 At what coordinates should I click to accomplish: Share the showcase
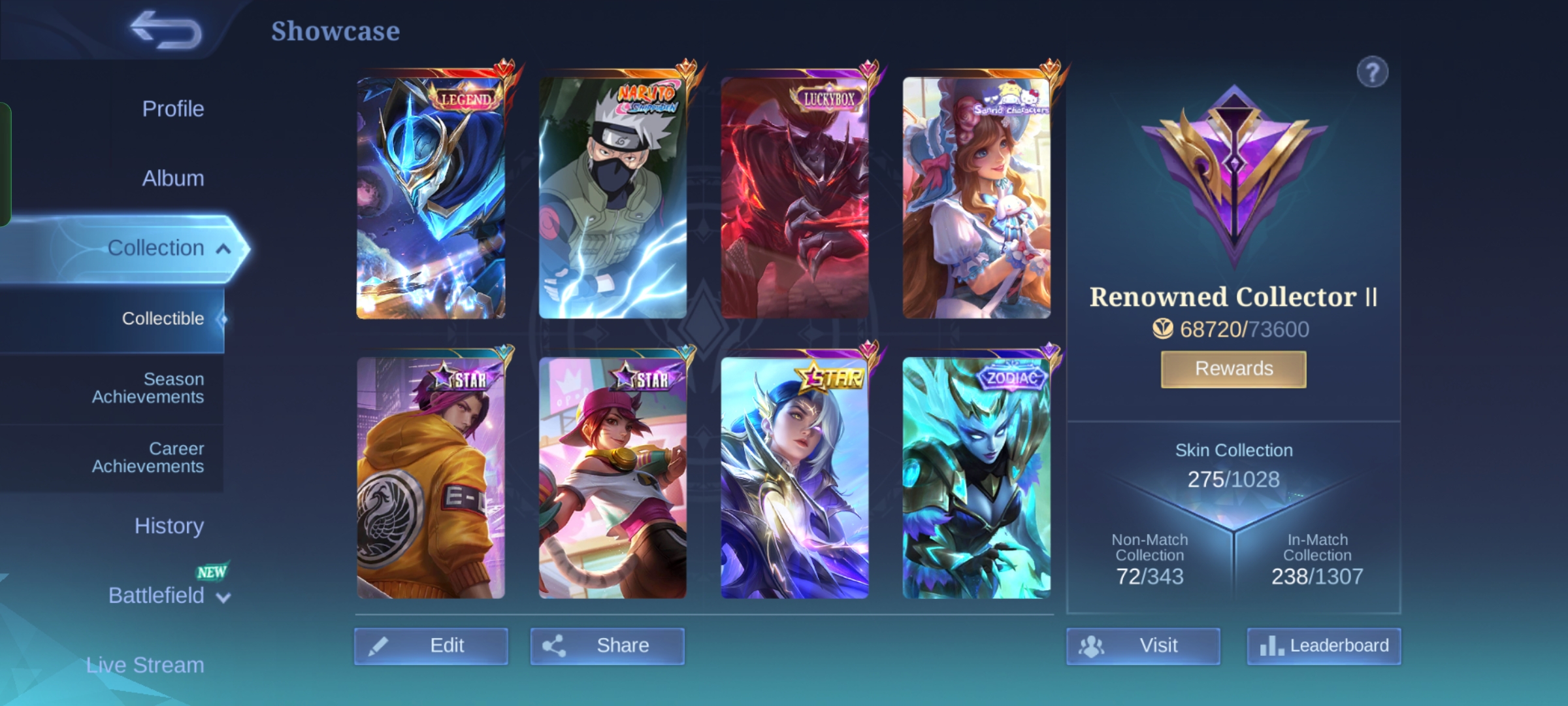[607, 646]
